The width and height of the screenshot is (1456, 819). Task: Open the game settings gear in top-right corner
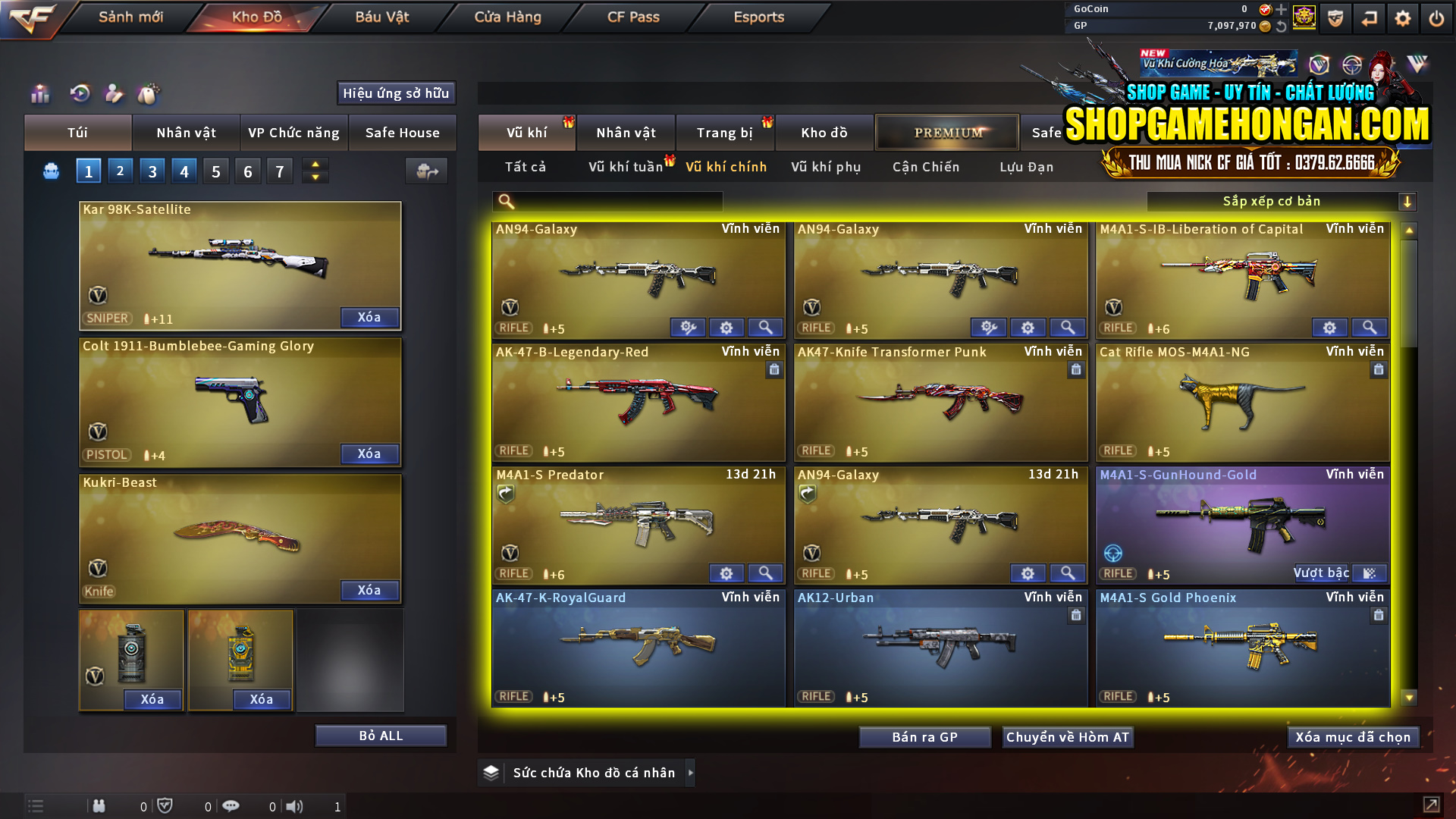click(x=1402, y=17)
